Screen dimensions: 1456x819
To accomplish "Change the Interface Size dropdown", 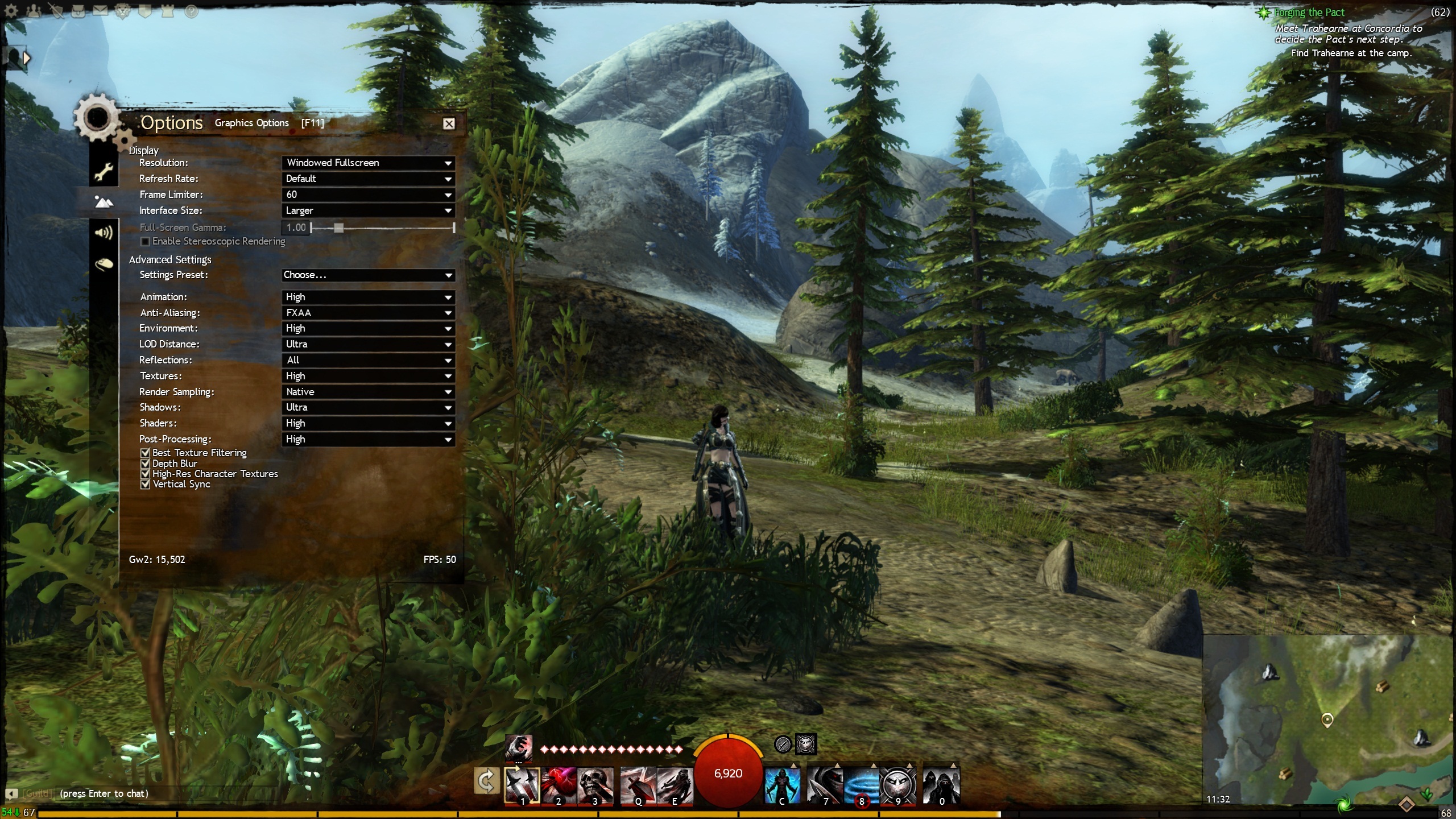I will (368, 210).
